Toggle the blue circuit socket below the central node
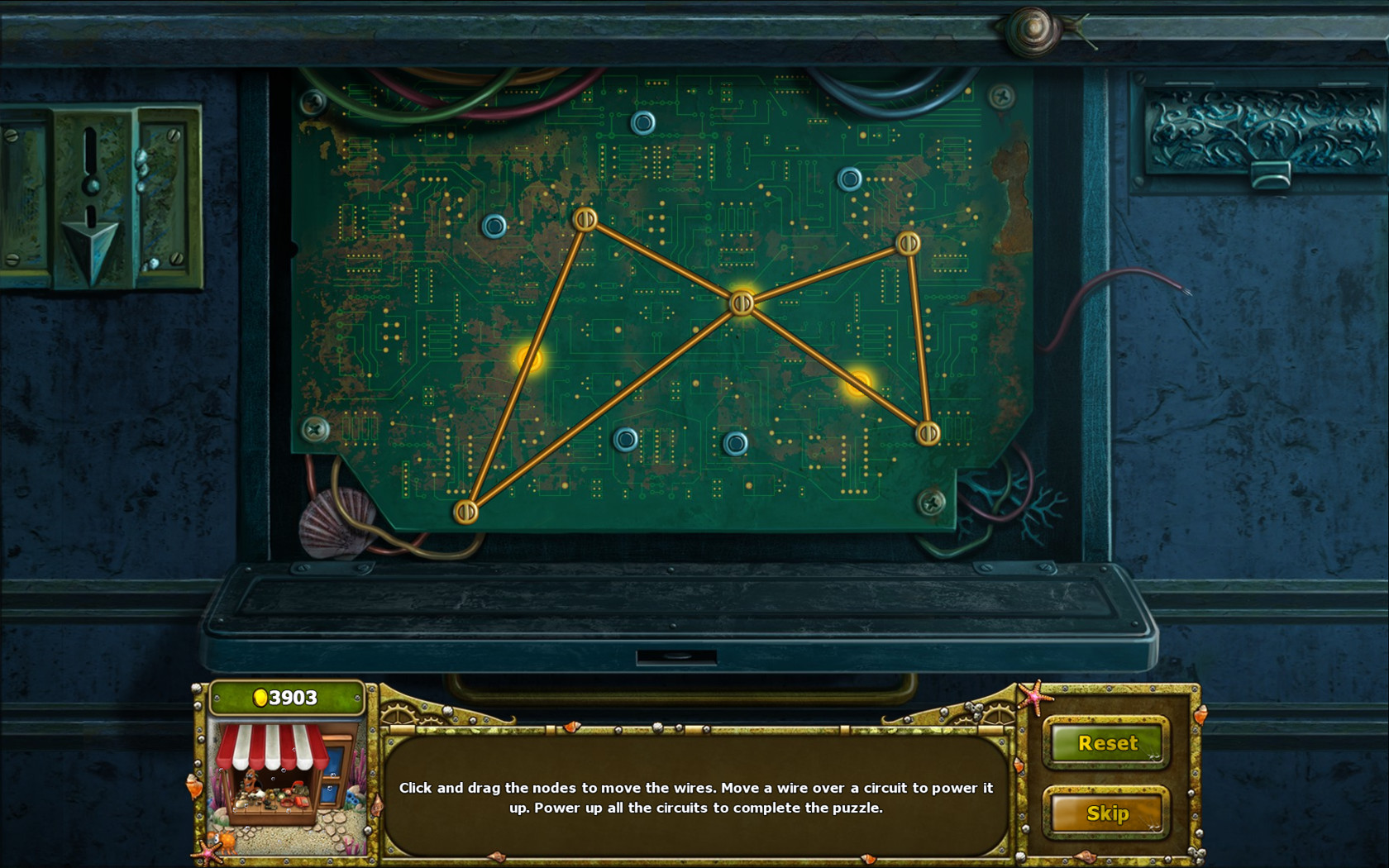 pos(737,443)
